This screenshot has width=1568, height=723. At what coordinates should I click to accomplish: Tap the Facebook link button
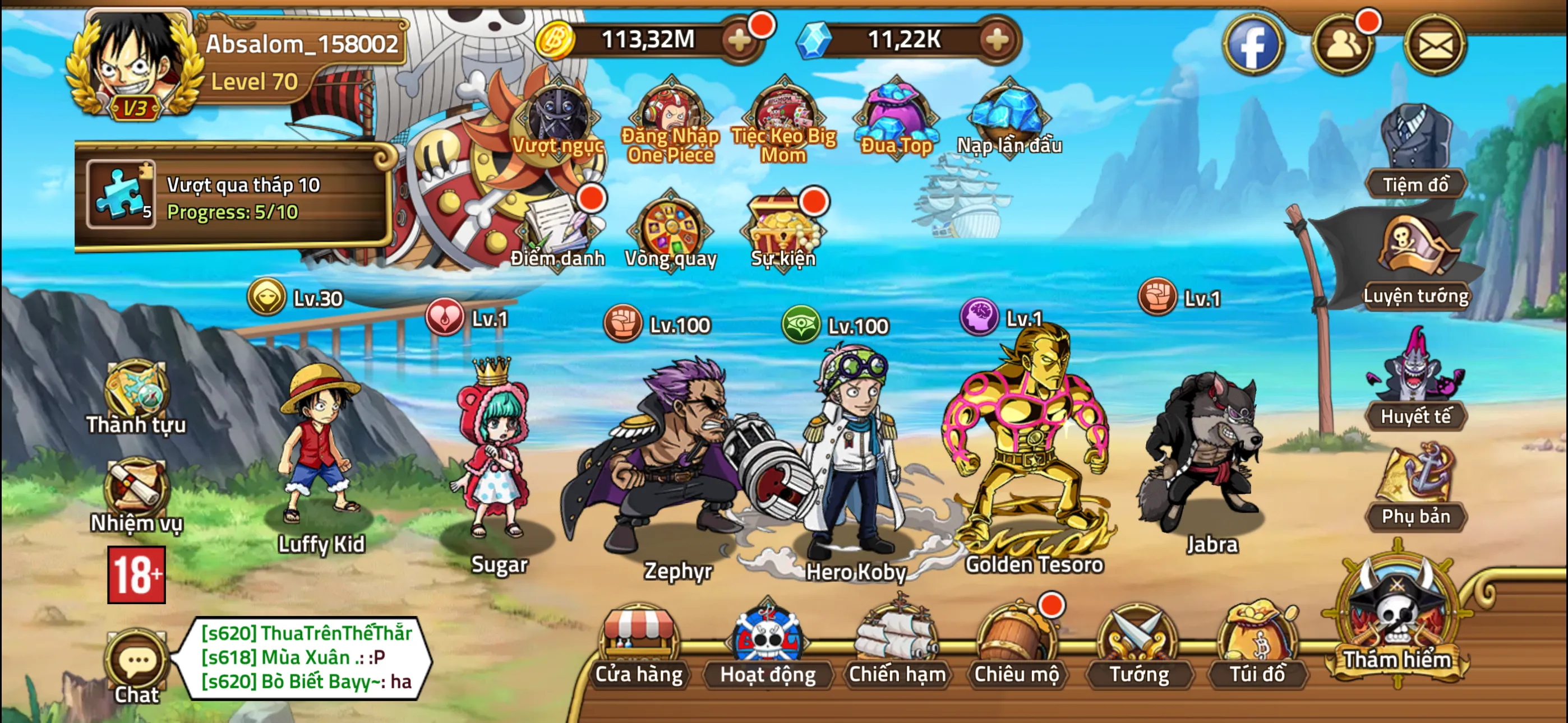1253,44
